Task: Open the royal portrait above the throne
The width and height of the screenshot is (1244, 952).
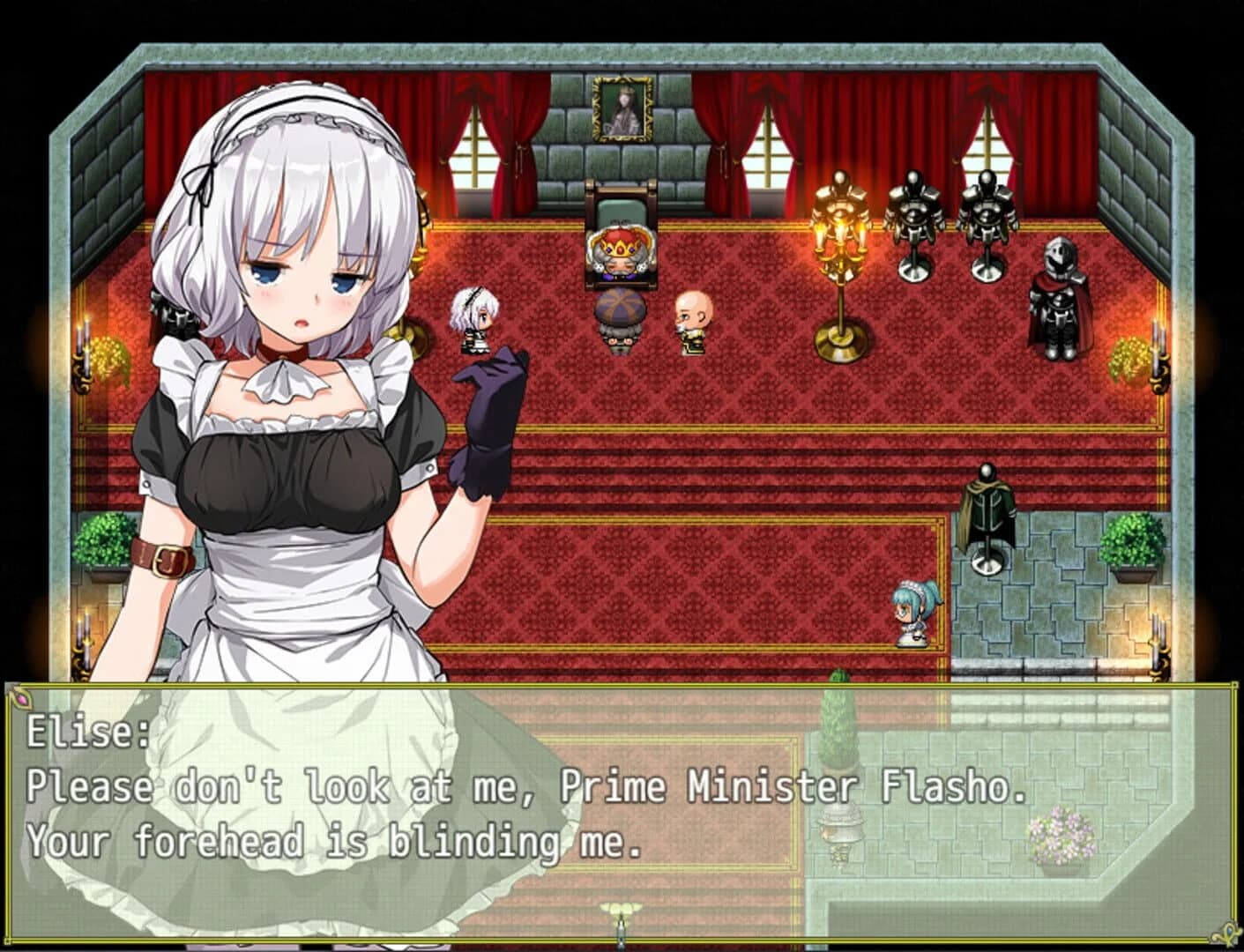Action: point(622,110)
